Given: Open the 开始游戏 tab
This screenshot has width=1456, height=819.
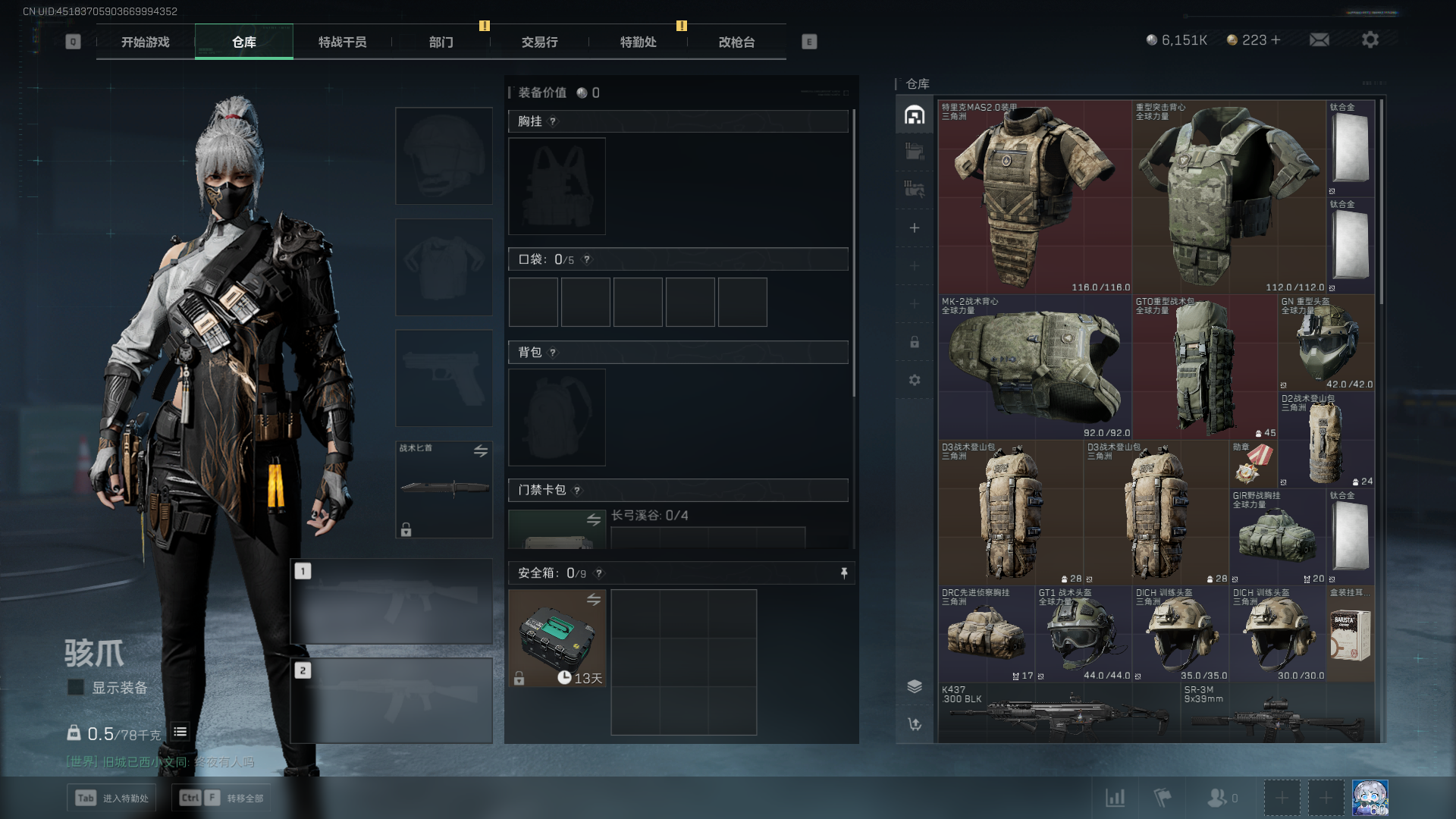Looking at the screenshot, I should tap(146, 42).
